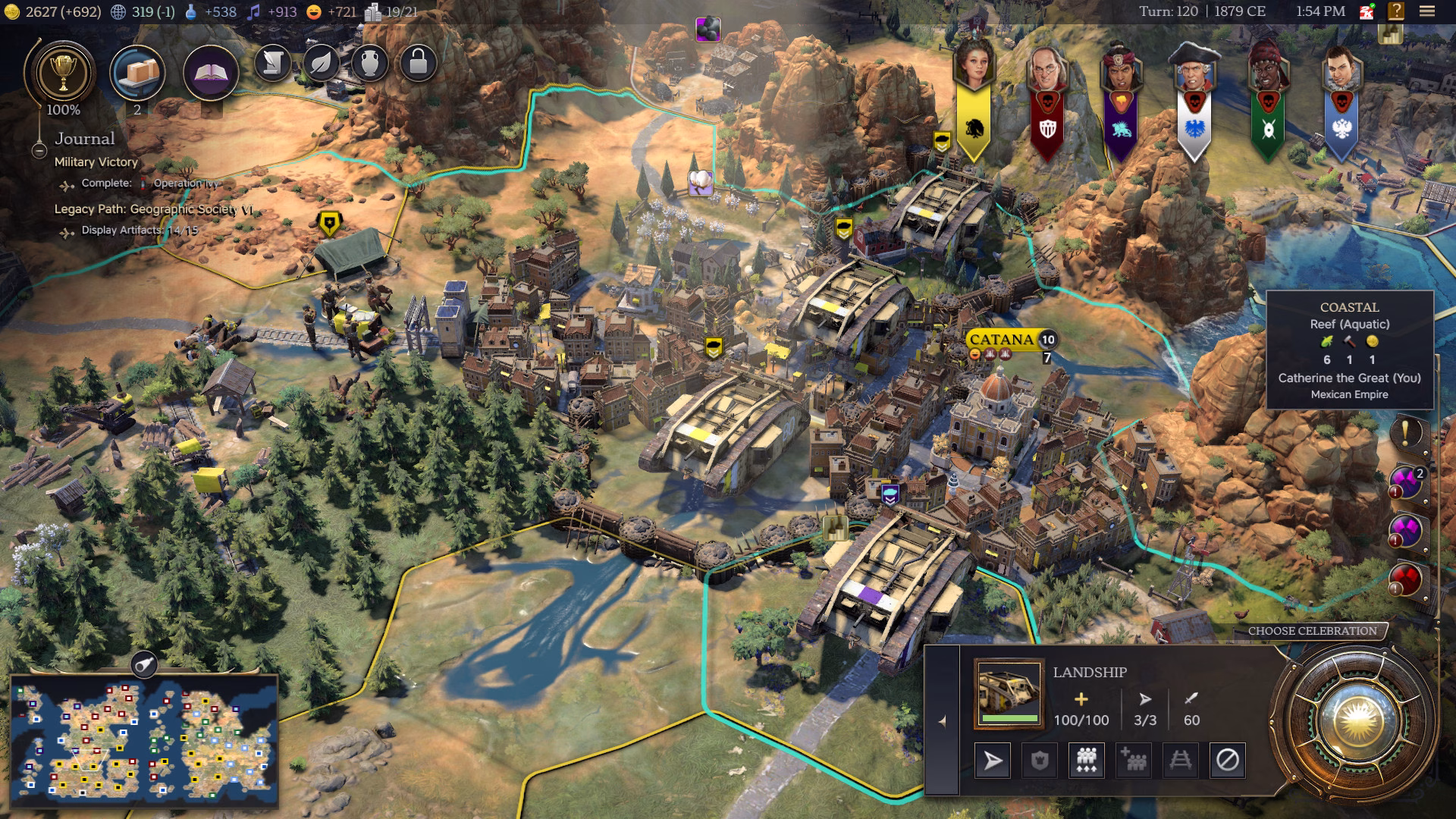This screenshot has width=1456, height=819.
Task: Select the first leader portrait with yellow banner
Action: [x=974, y=64]
